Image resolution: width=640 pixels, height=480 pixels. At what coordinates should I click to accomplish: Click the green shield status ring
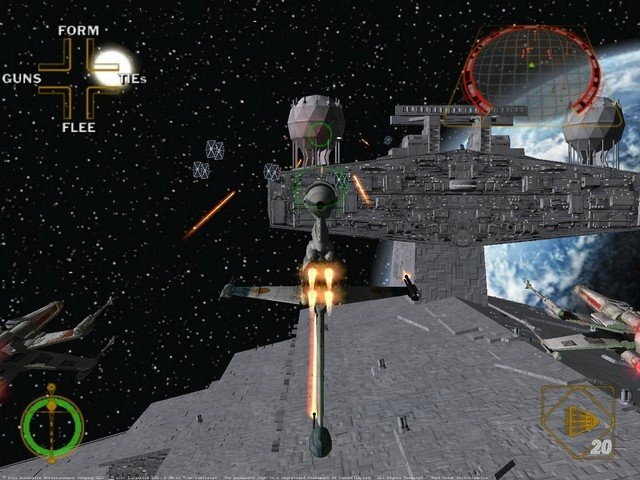(52, 424)
